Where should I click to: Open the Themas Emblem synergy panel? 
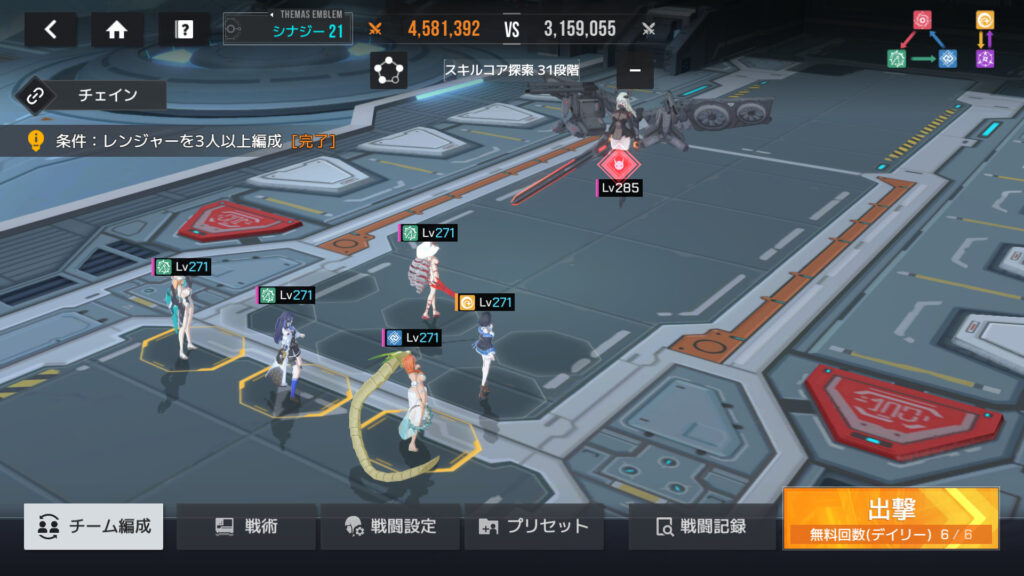click(287, 30)
